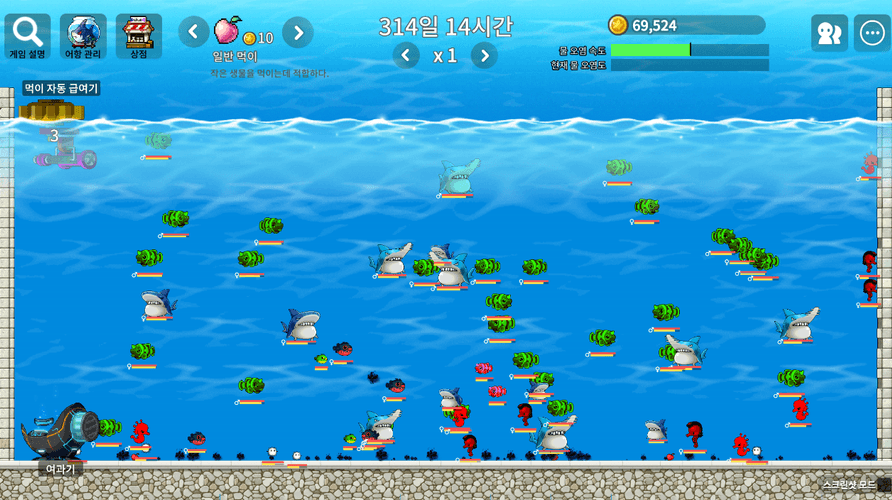
Task: Select previous feed type with left arrow
Action: (x=194, y=32)
